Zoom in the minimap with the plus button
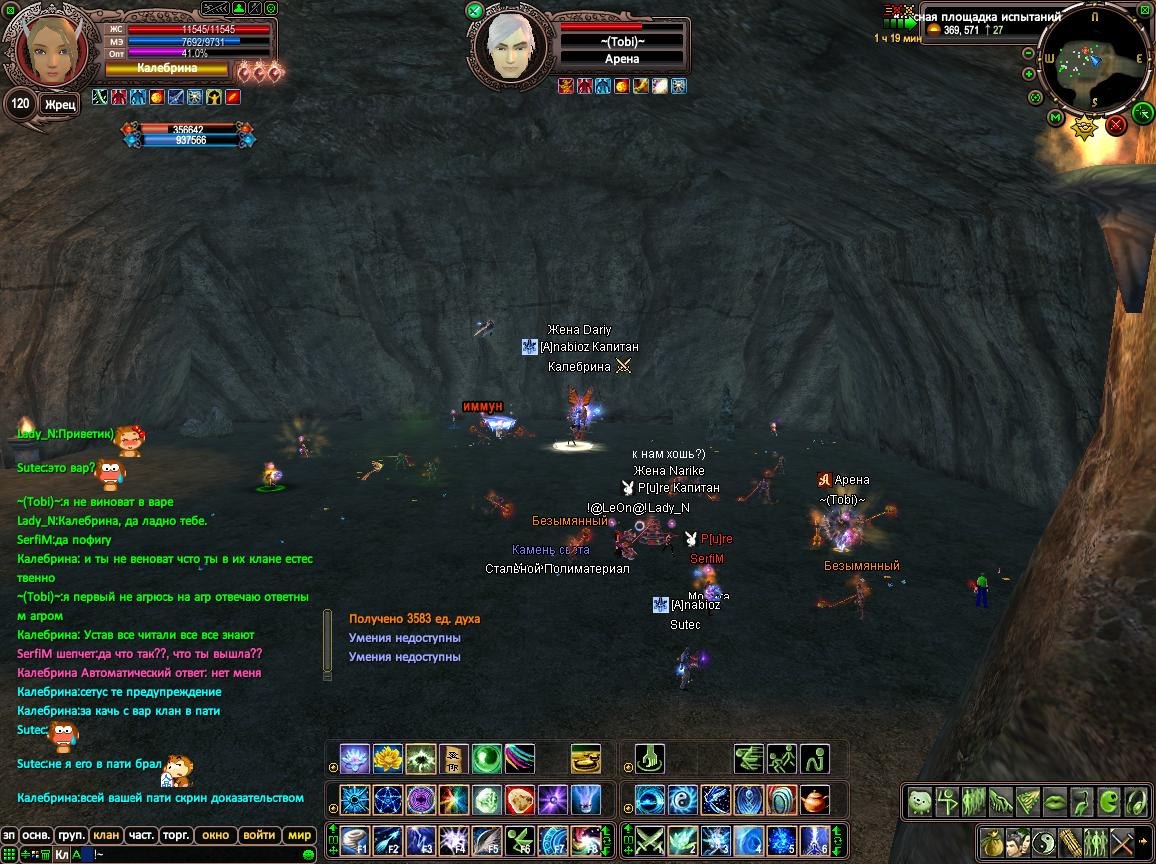Viewport: 1156px width, 864px height. (x=1028, y=74)
